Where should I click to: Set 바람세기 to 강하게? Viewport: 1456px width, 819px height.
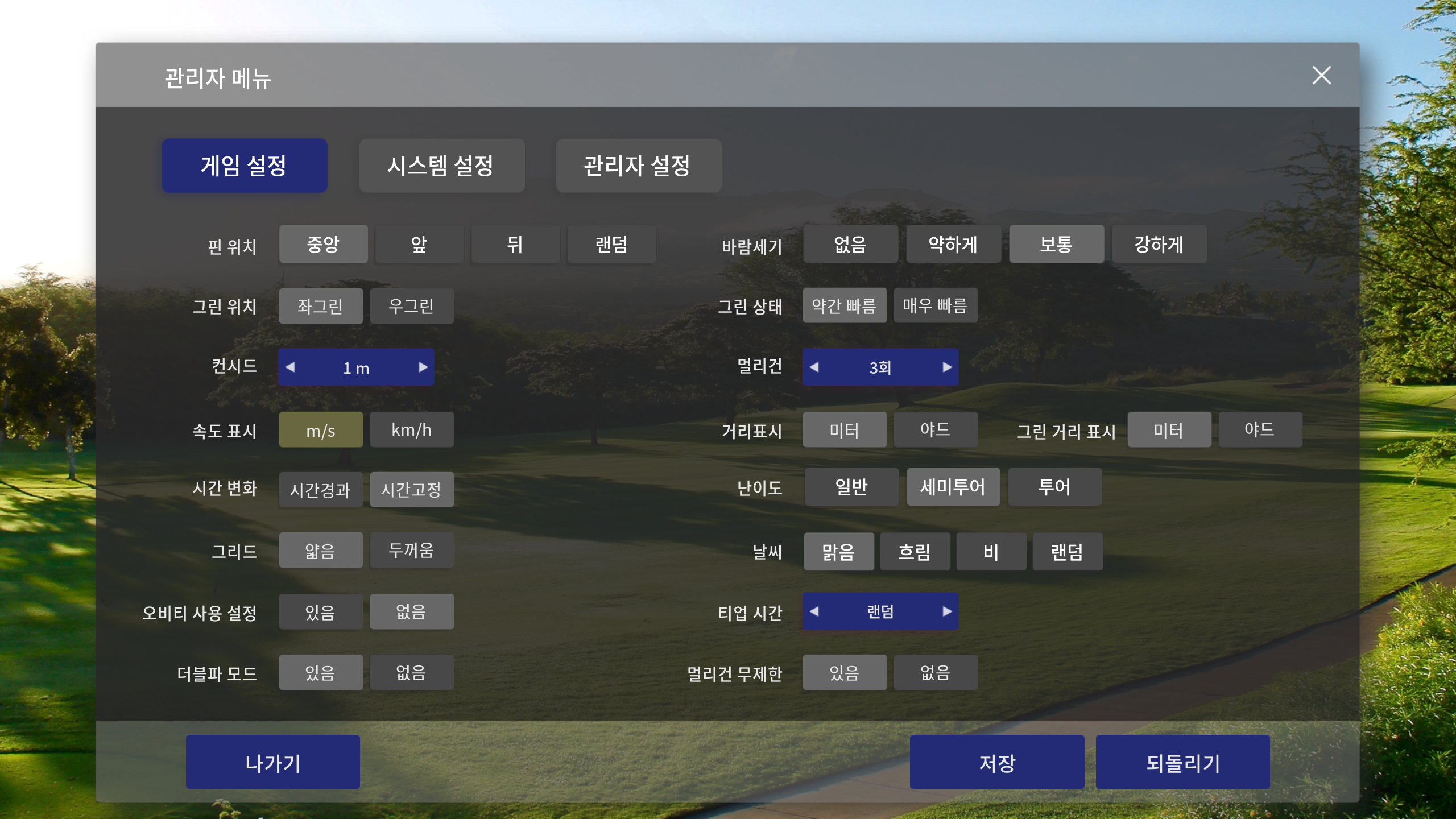click(1160, 244)
